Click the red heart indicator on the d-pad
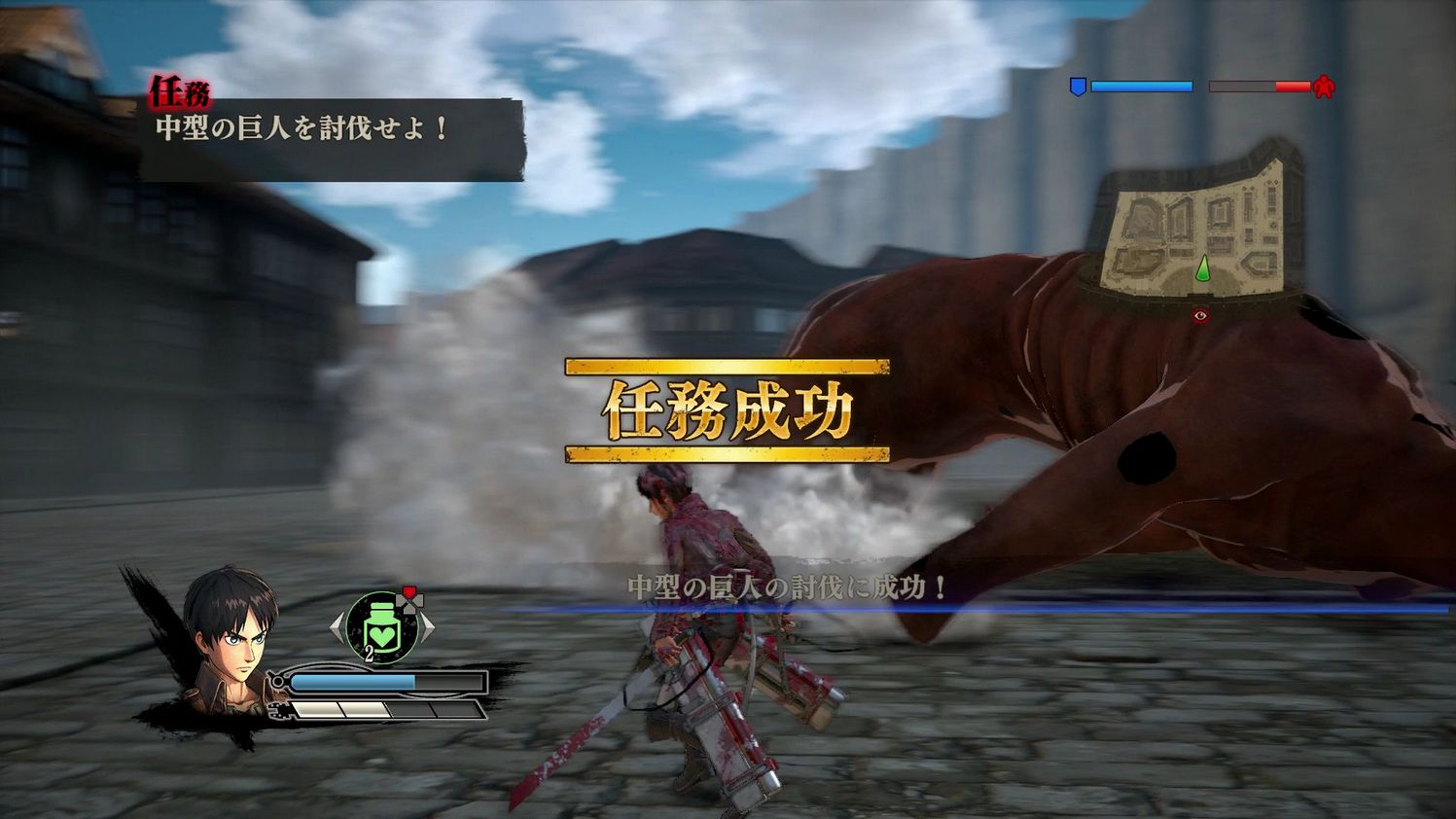 click(x=408, y=589)
